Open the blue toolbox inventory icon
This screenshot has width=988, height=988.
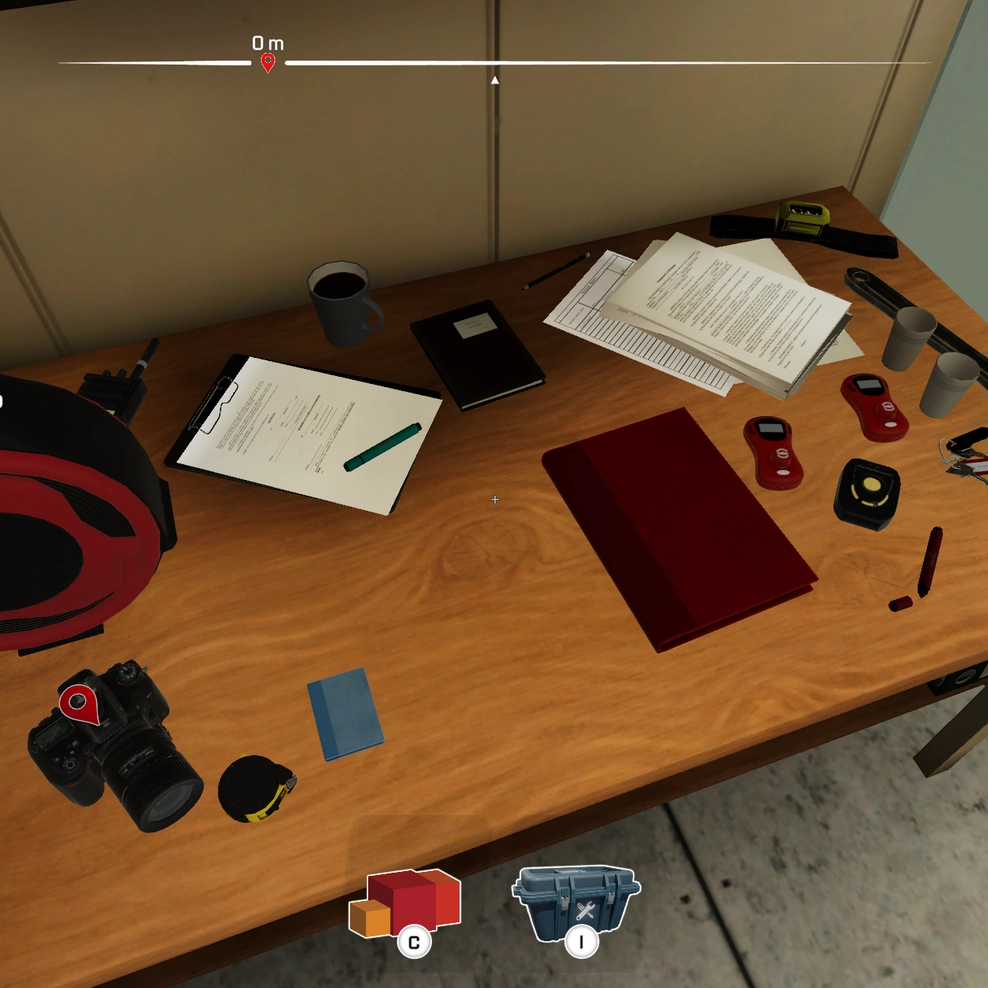[x=575, y=902]
